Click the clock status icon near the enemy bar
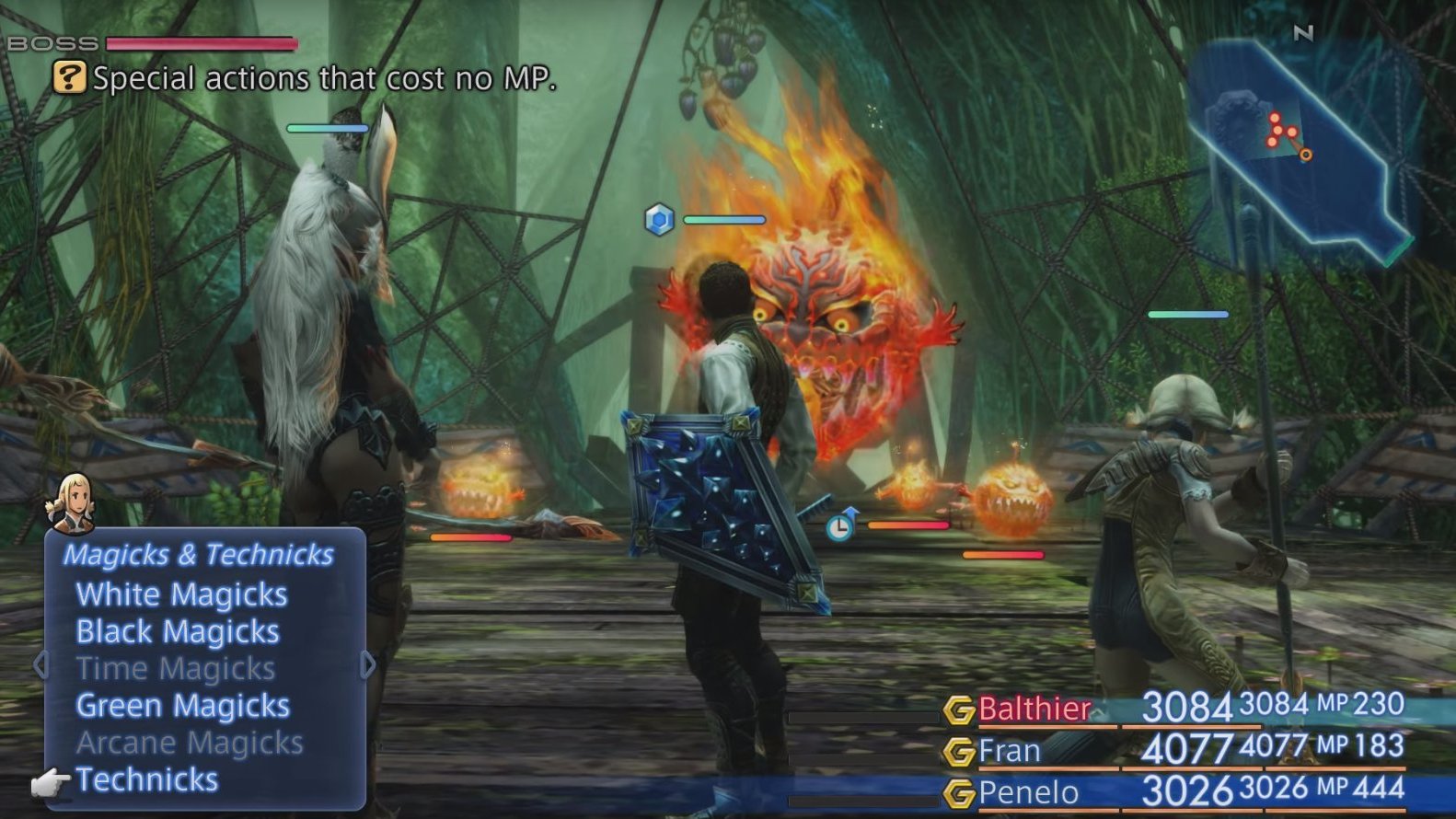This screenshot has width=1456, height=819. coord(839,527)
